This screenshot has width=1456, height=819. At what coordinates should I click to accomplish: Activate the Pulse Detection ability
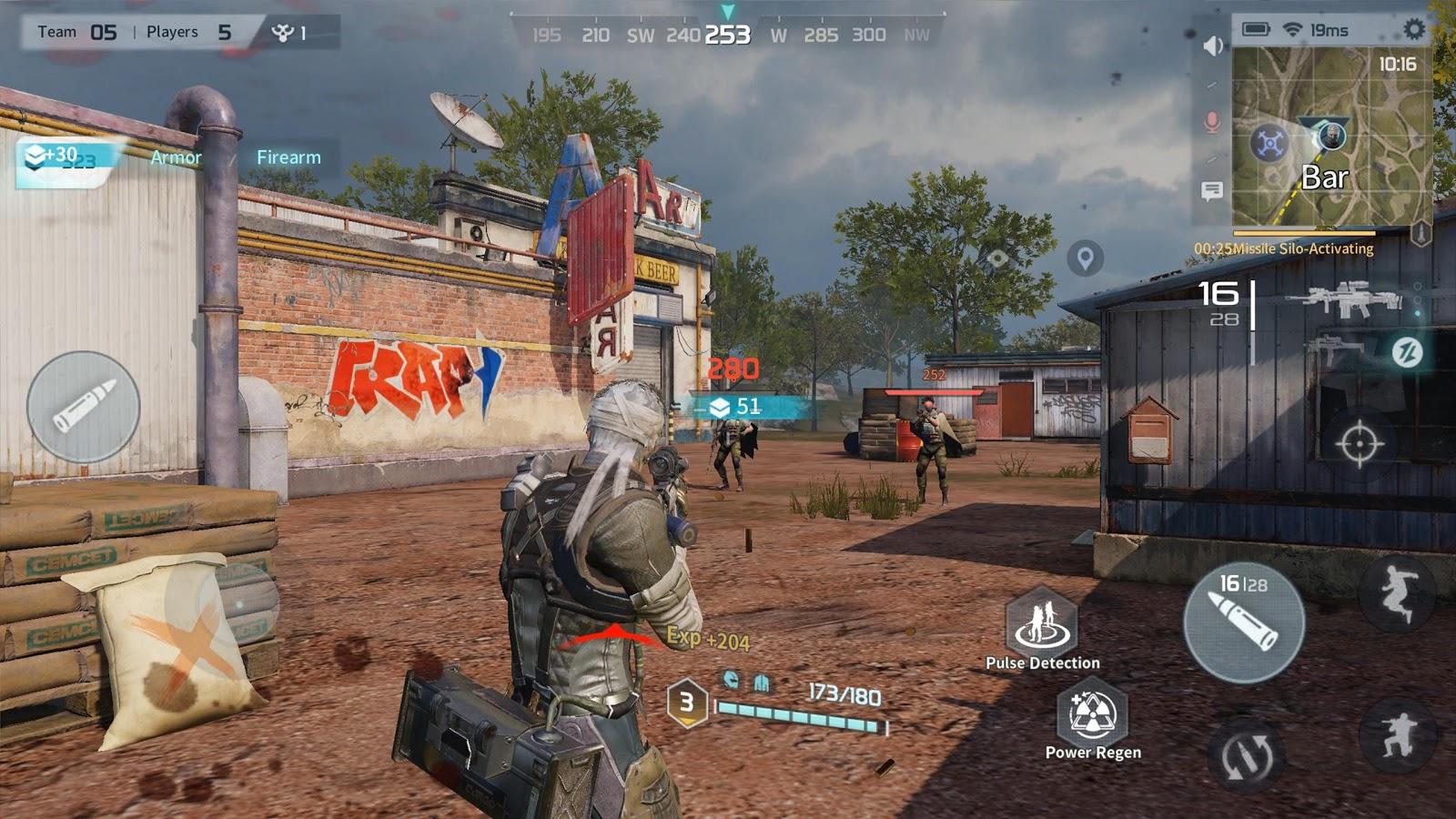pyautogui.click(x=1042, y=623)
